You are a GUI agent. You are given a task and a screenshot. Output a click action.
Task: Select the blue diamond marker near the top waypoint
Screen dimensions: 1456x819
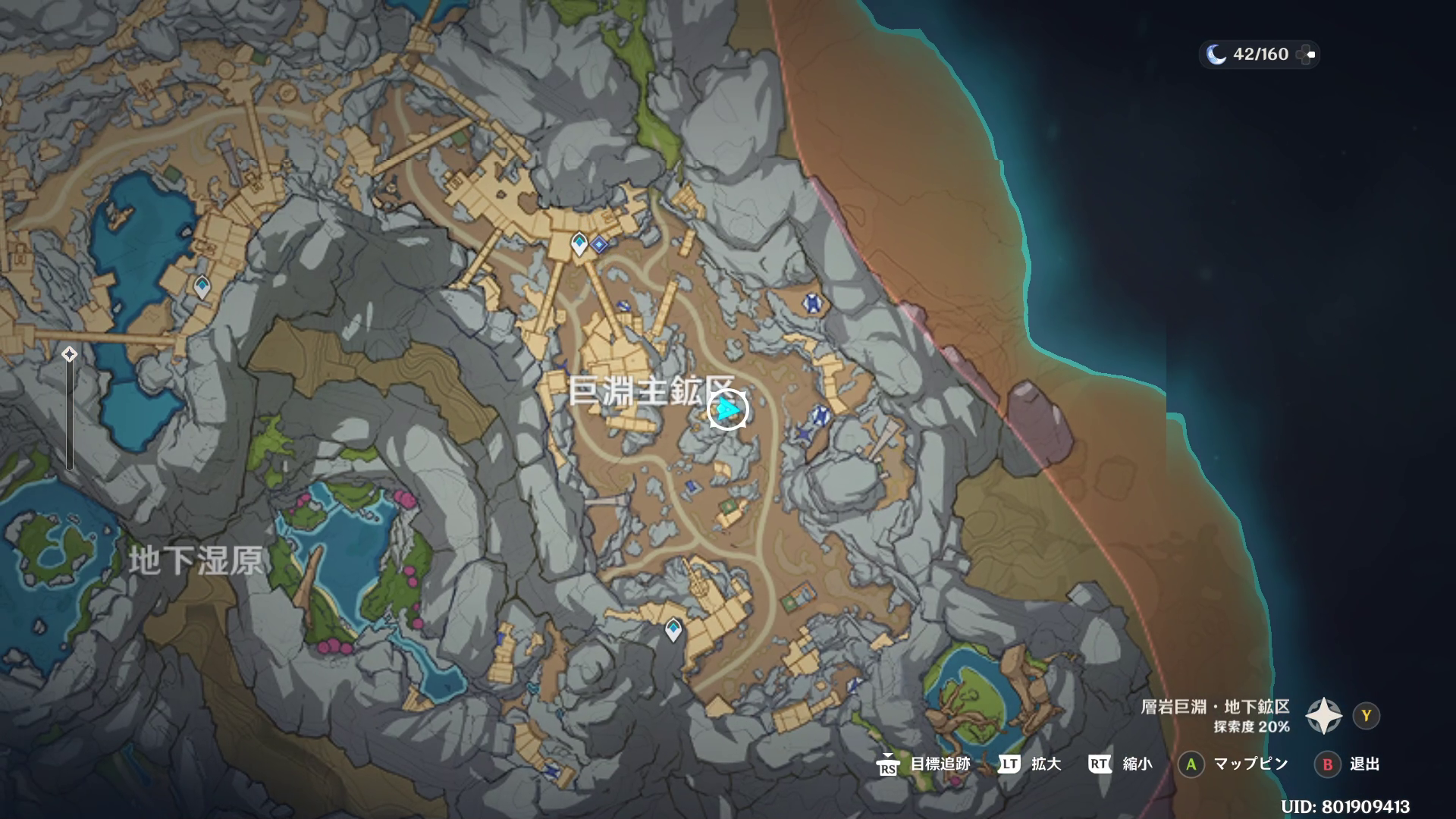pyautogui.click(x=600, y=244)
